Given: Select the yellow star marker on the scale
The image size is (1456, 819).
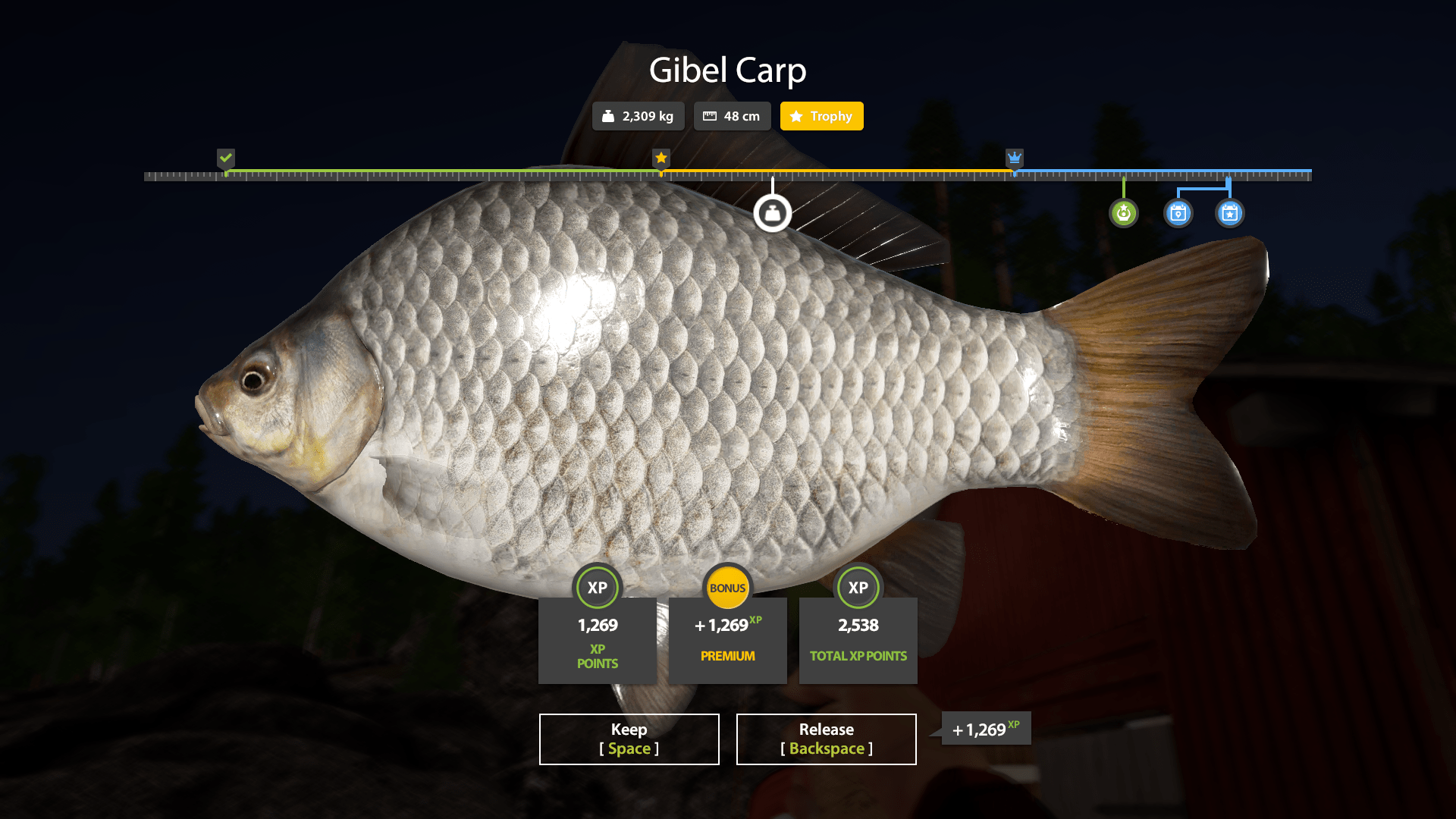Looking at the screenshot, I should (660, 158).
